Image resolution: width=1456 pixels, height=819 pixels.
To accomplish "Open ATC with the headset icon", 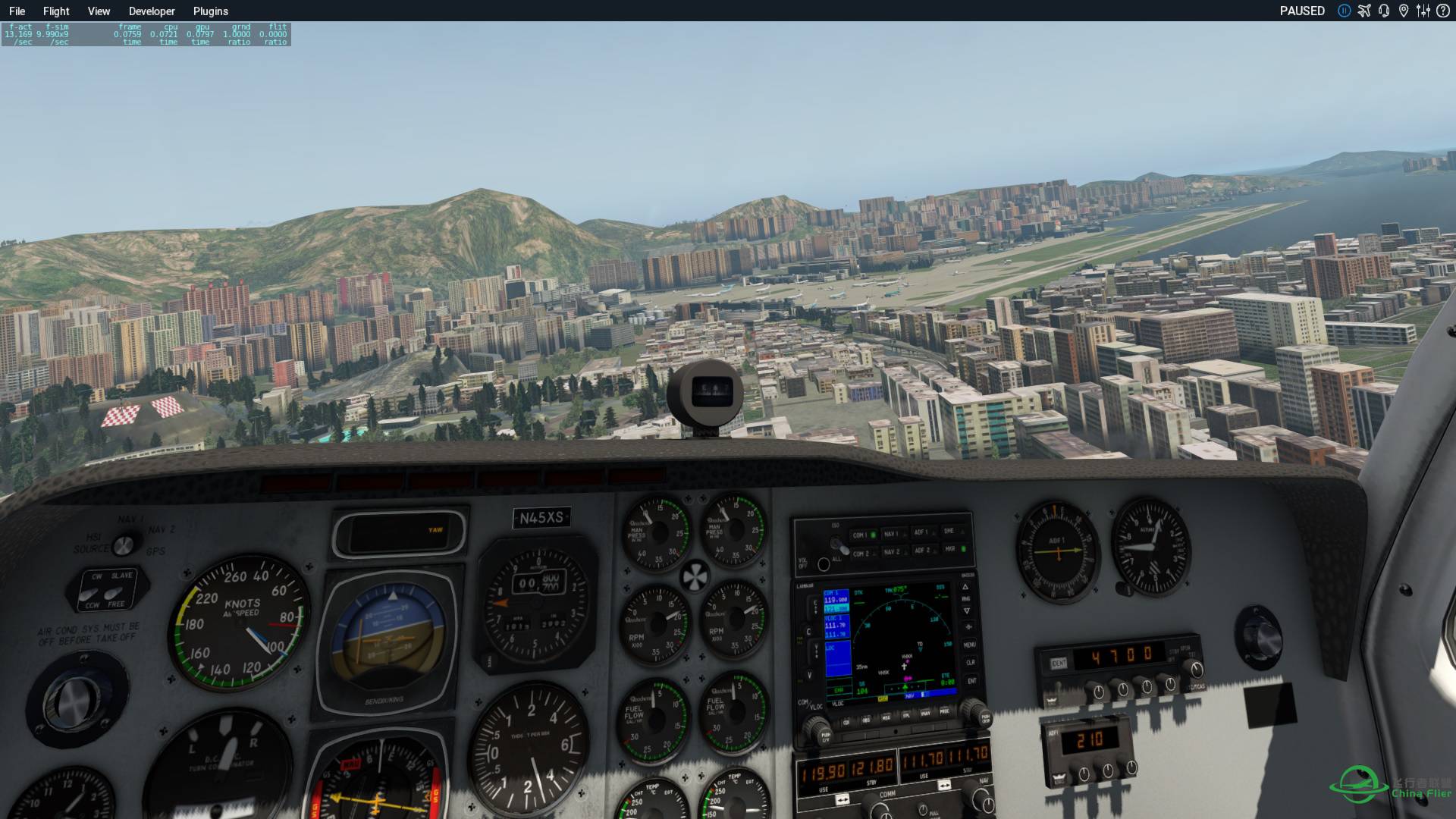I will pyautogui.click(x=1384, y=11).
